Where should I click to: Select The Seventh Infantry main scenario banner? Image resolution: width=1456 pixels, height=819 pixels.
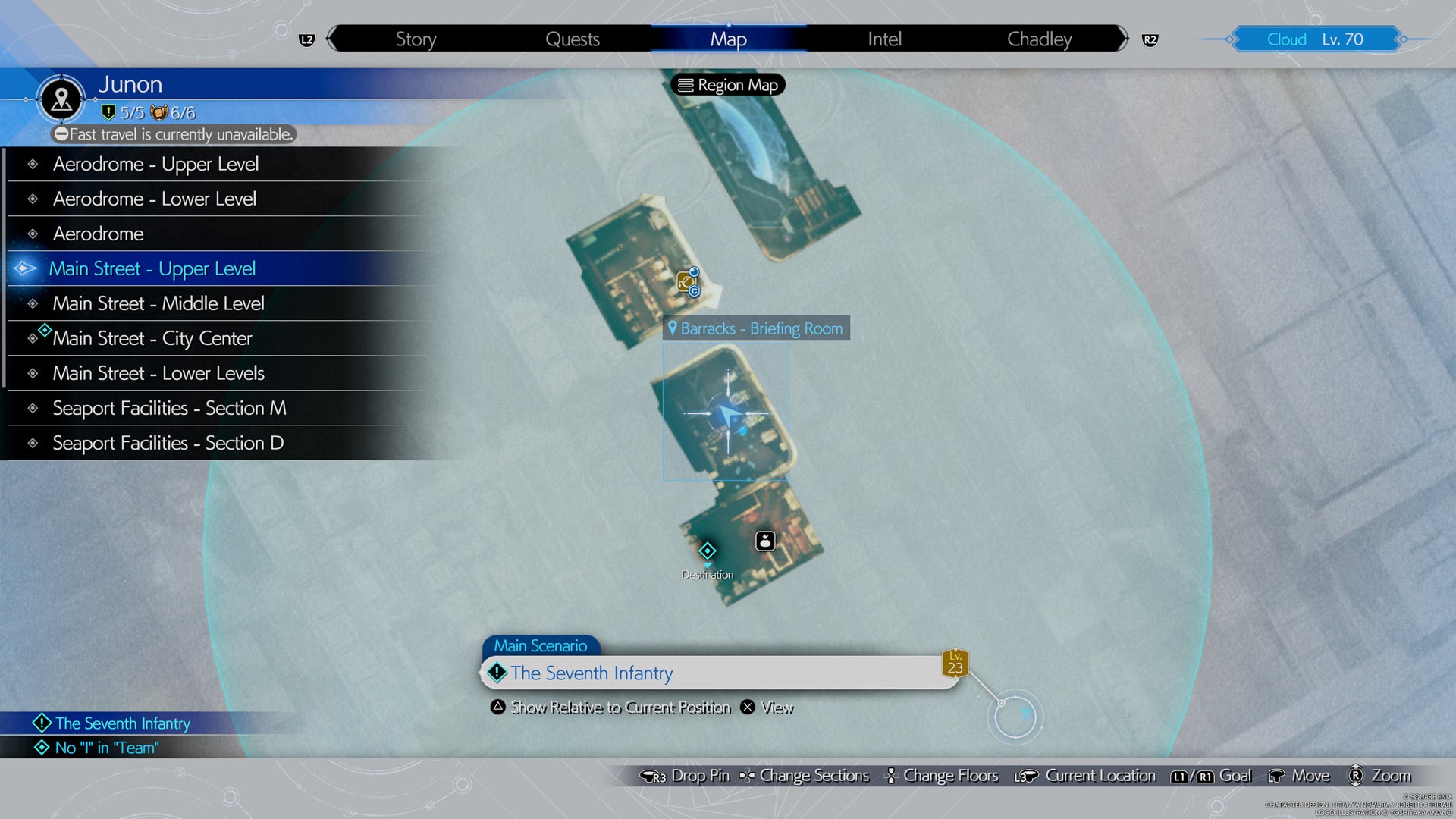pos(719,673)
